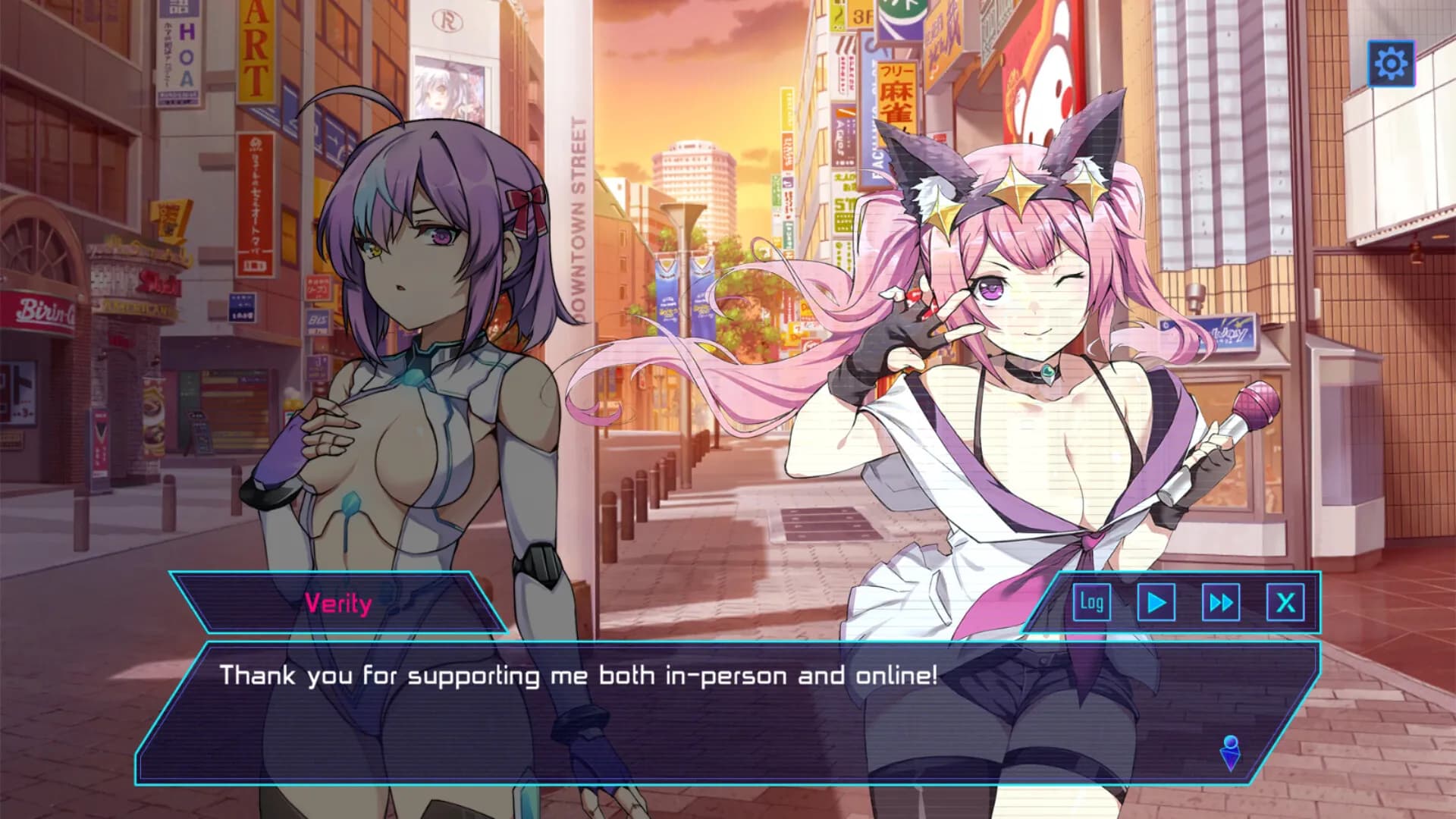Open the dialogue Log
The image size is (1456, 819).
[1091, 603]
